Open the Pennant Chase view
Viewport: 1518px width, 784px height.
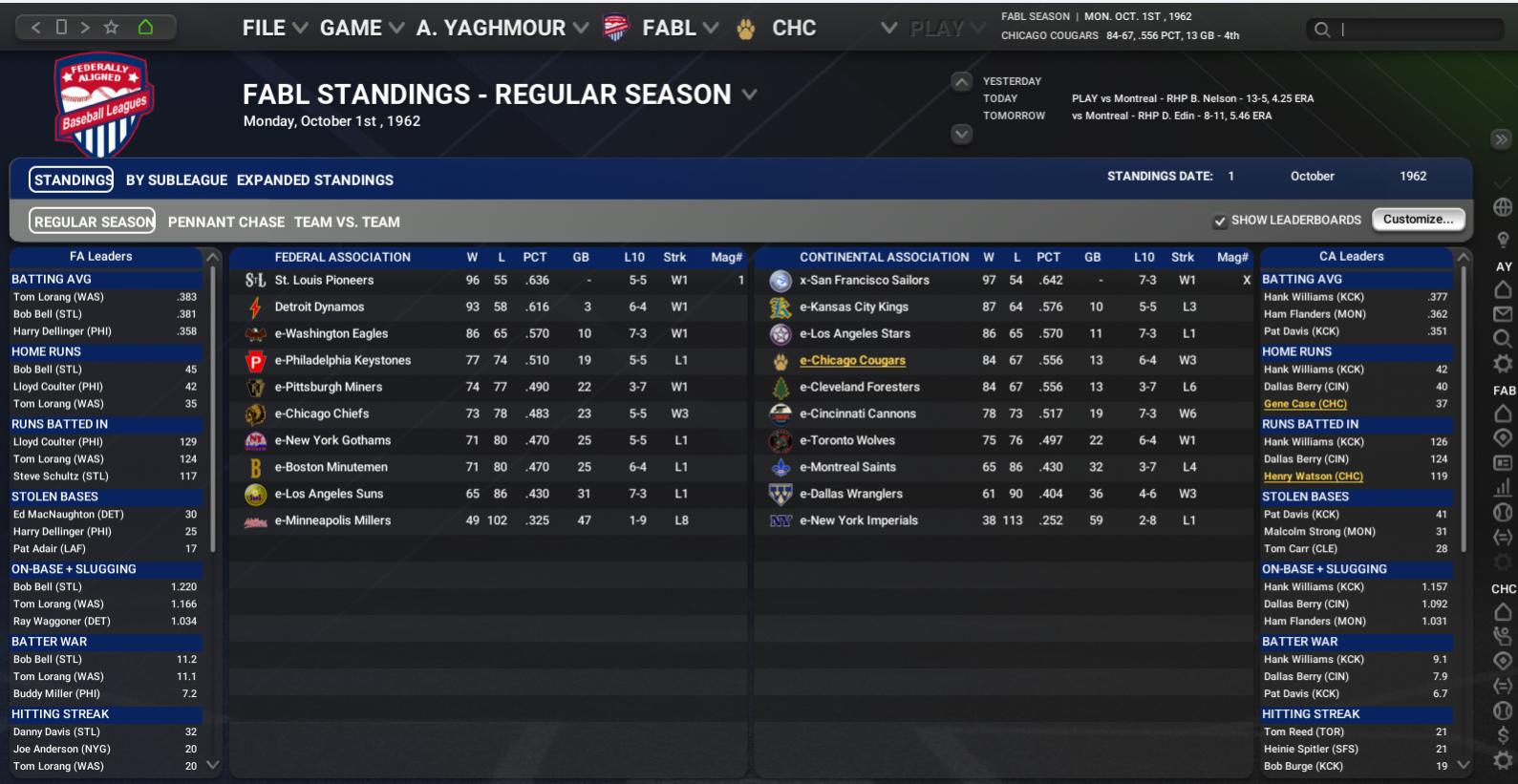point(226,222)
